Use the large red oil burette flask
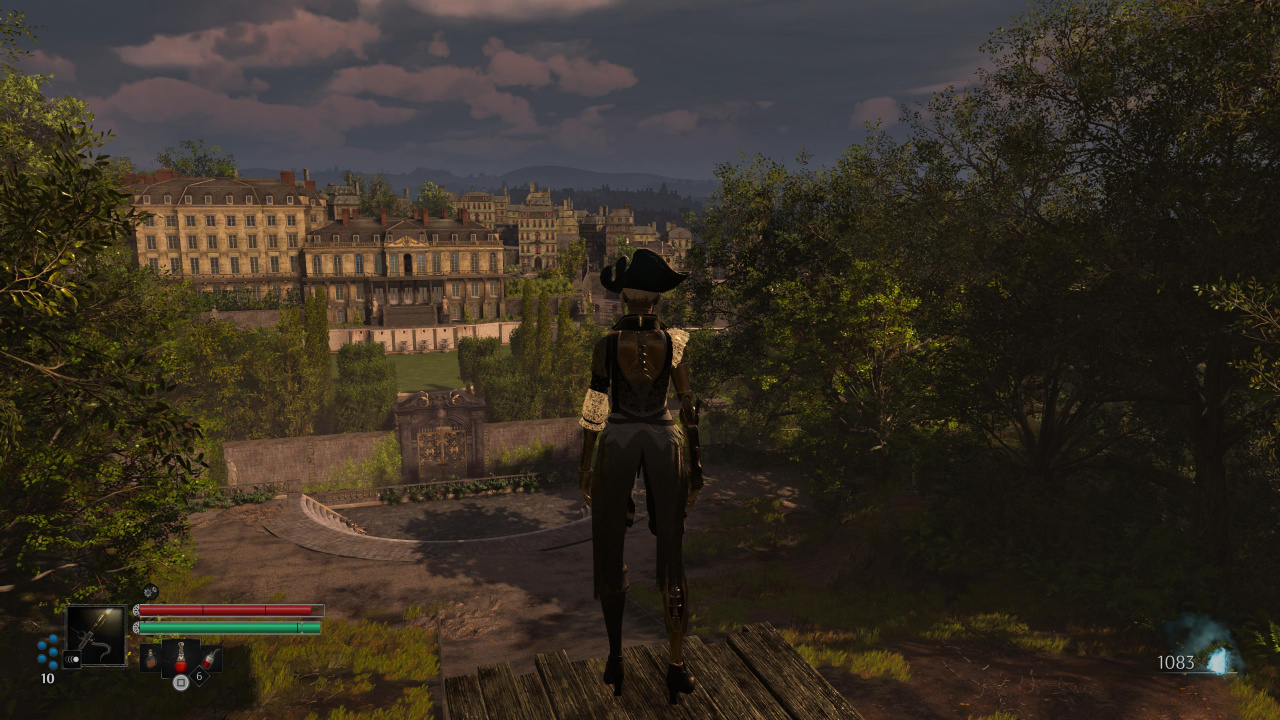 click(x=180, y=658)
